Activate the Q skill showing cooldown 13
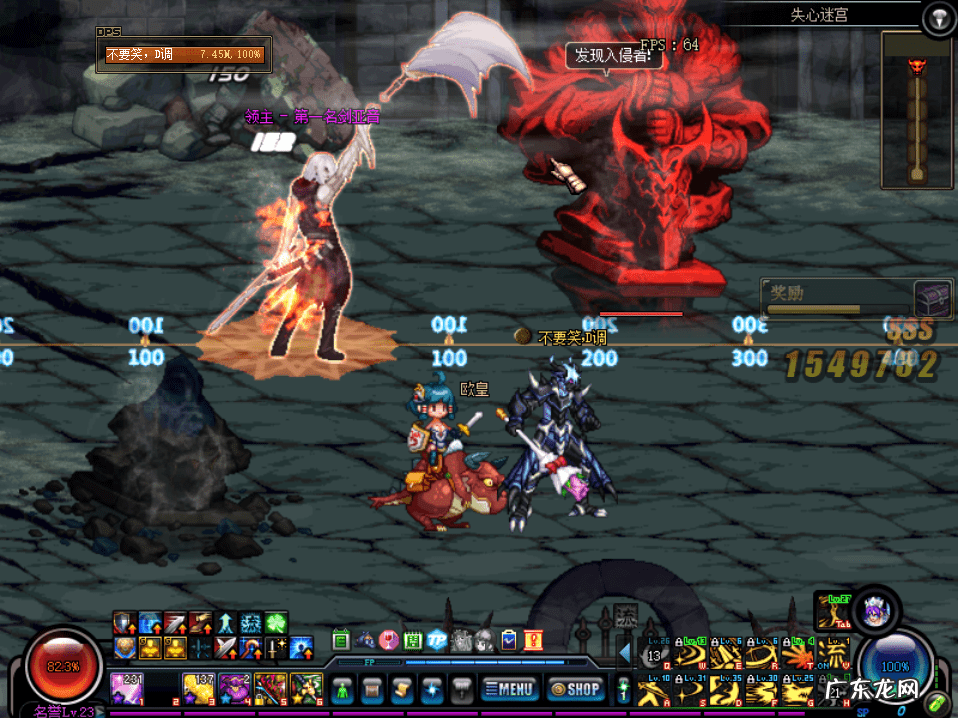This screenshot has height=718, width=958. (x=656, y=656)
